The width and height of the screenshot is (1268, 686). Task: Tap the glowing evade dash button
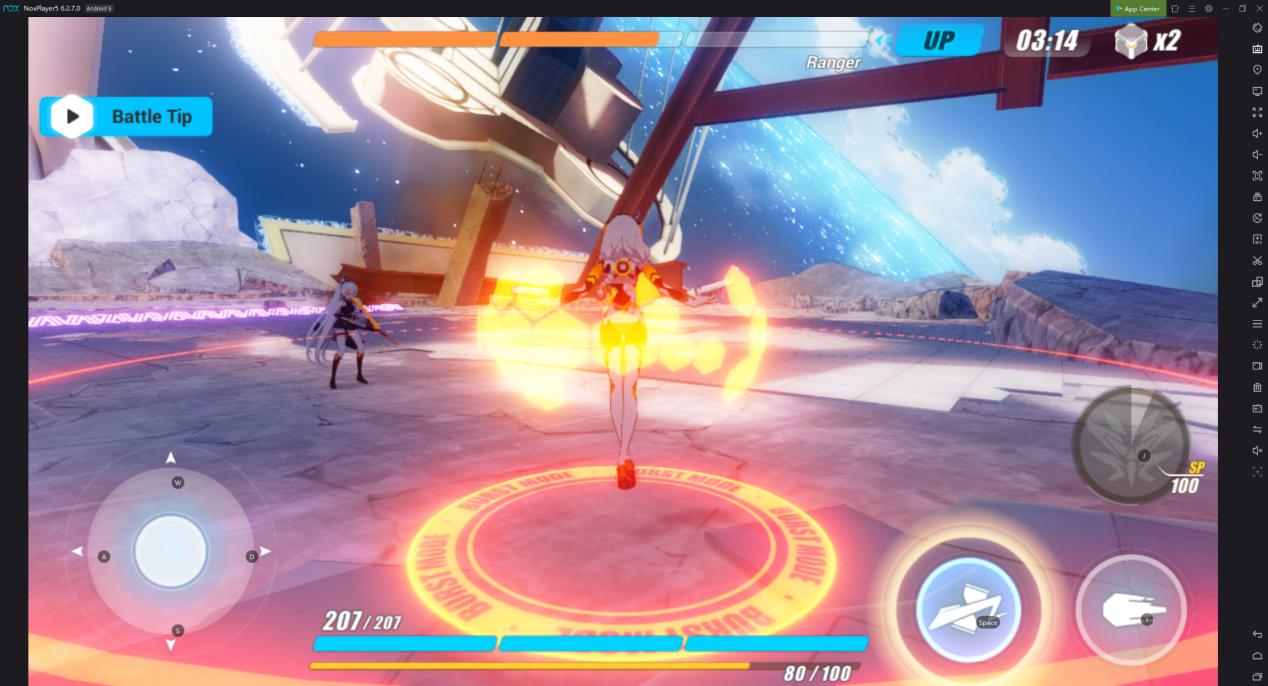tap(967, 609)
